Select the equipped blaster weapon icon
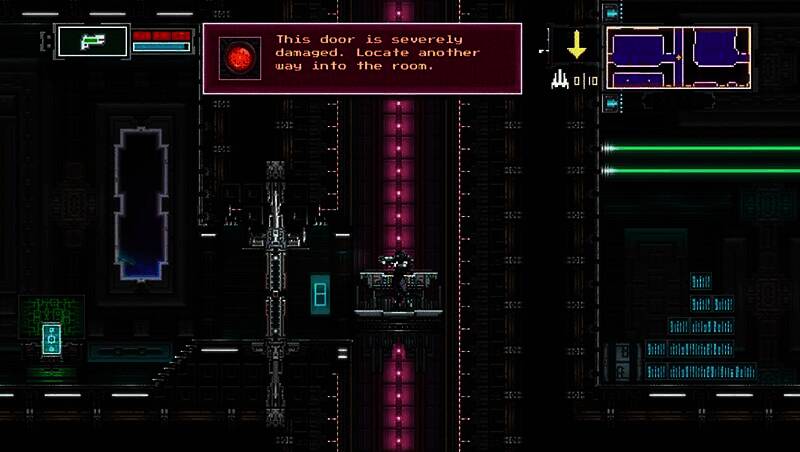Screen dimensions: 800x452 point(93,41)
